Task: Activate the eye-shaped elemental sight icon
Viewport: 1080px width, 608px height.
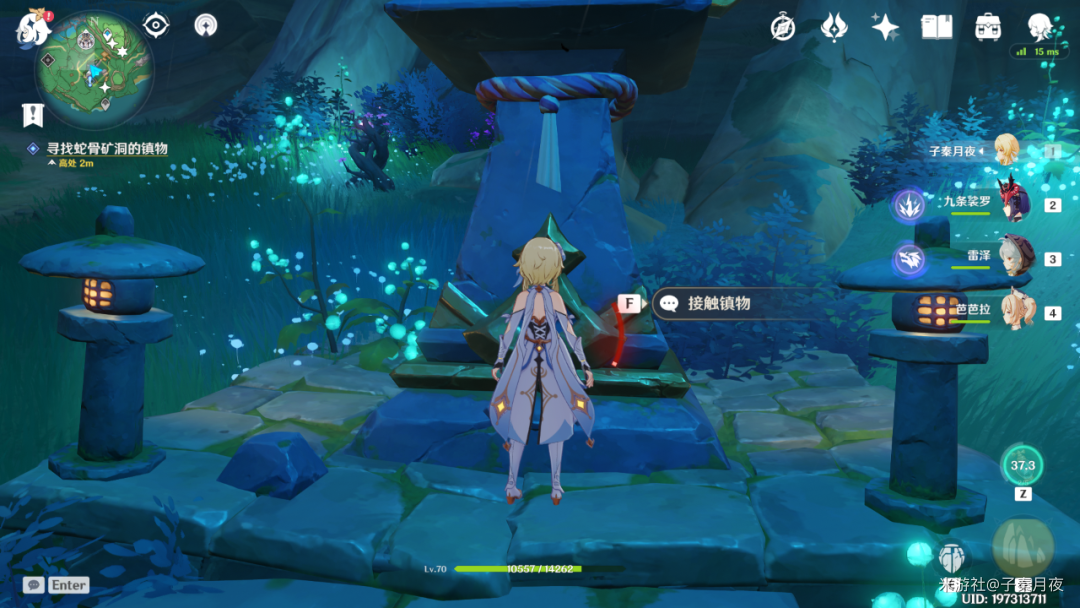Action: [156, 25]
